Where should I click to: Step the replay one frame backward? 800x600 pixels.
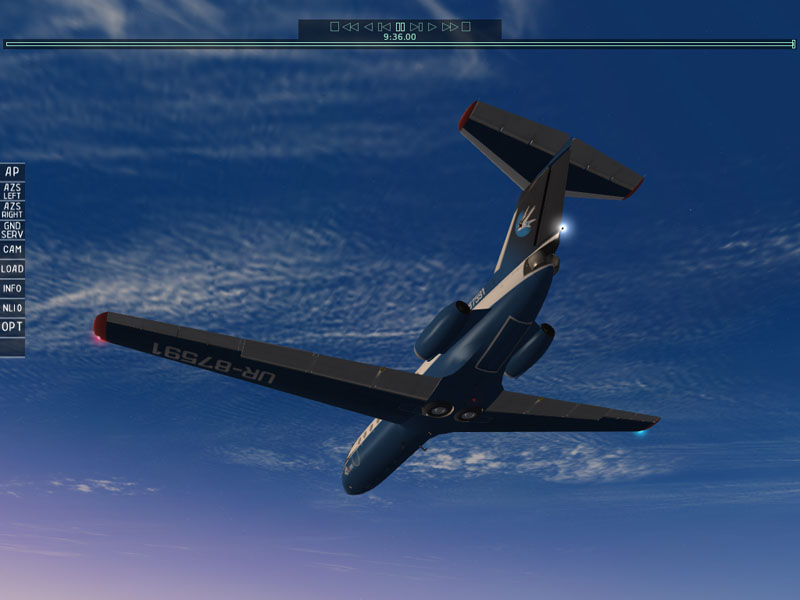384,27
